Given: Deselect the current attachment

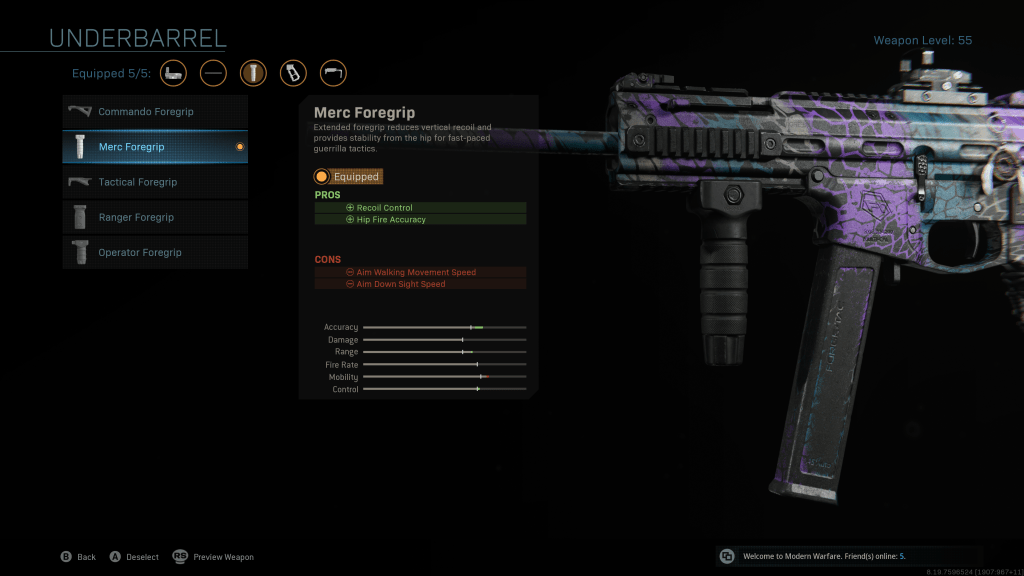Looking at the screenshot, I should pyautogui.click(x=134, y=557).
